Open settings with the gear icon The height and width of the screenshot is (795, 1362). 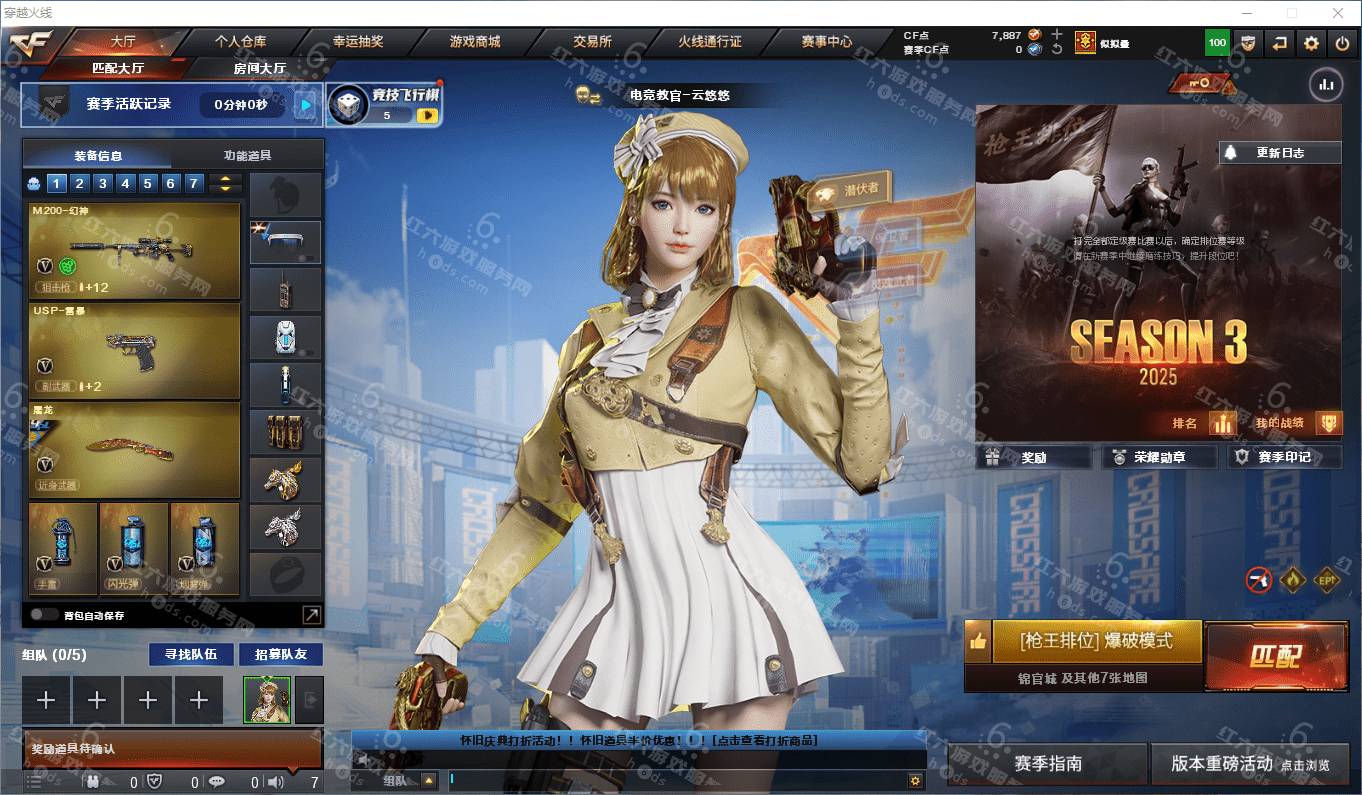click(x=1311, y=43)
